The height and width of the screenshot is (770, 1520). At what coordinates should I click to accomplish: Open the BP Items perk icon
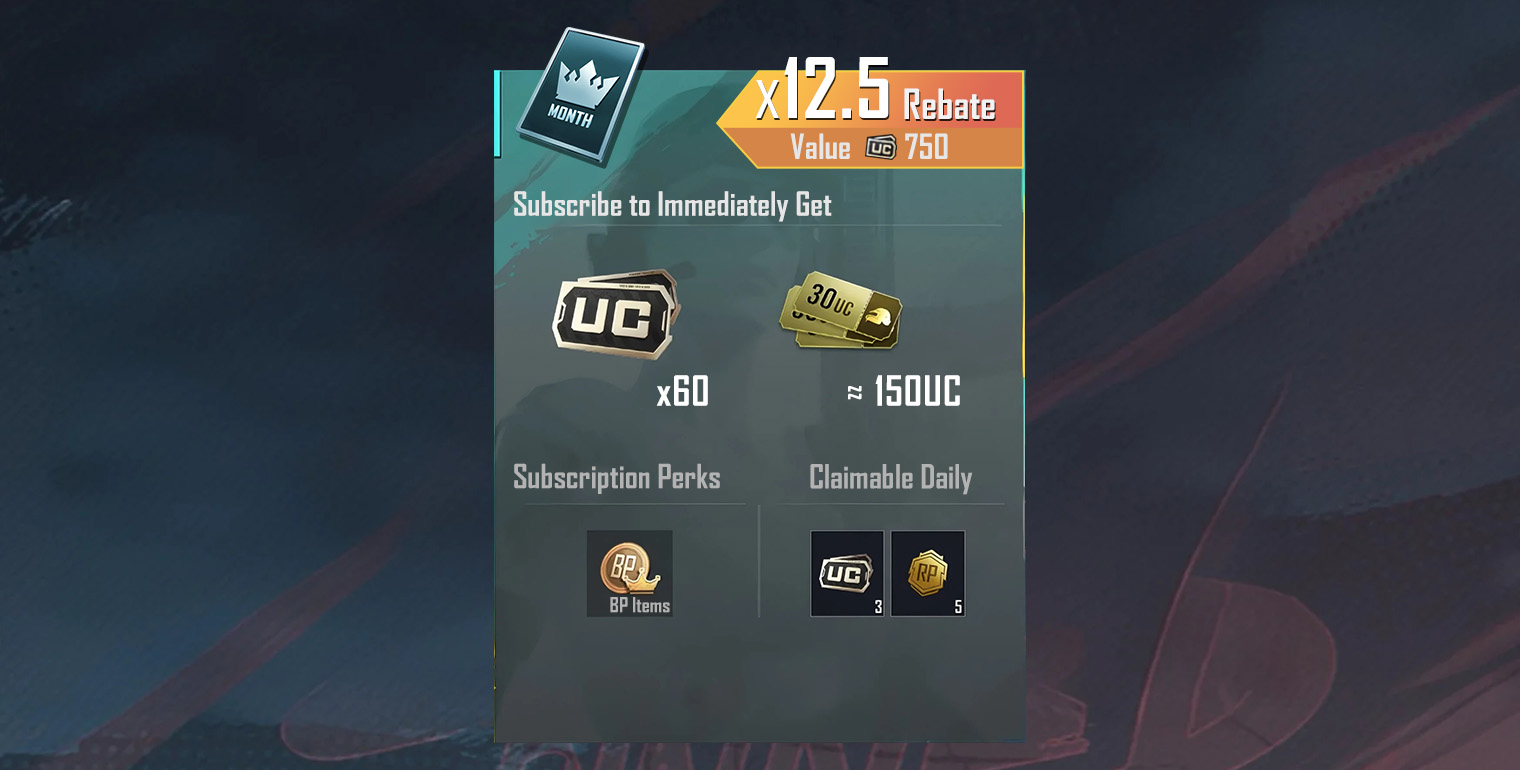coord(630,572)
